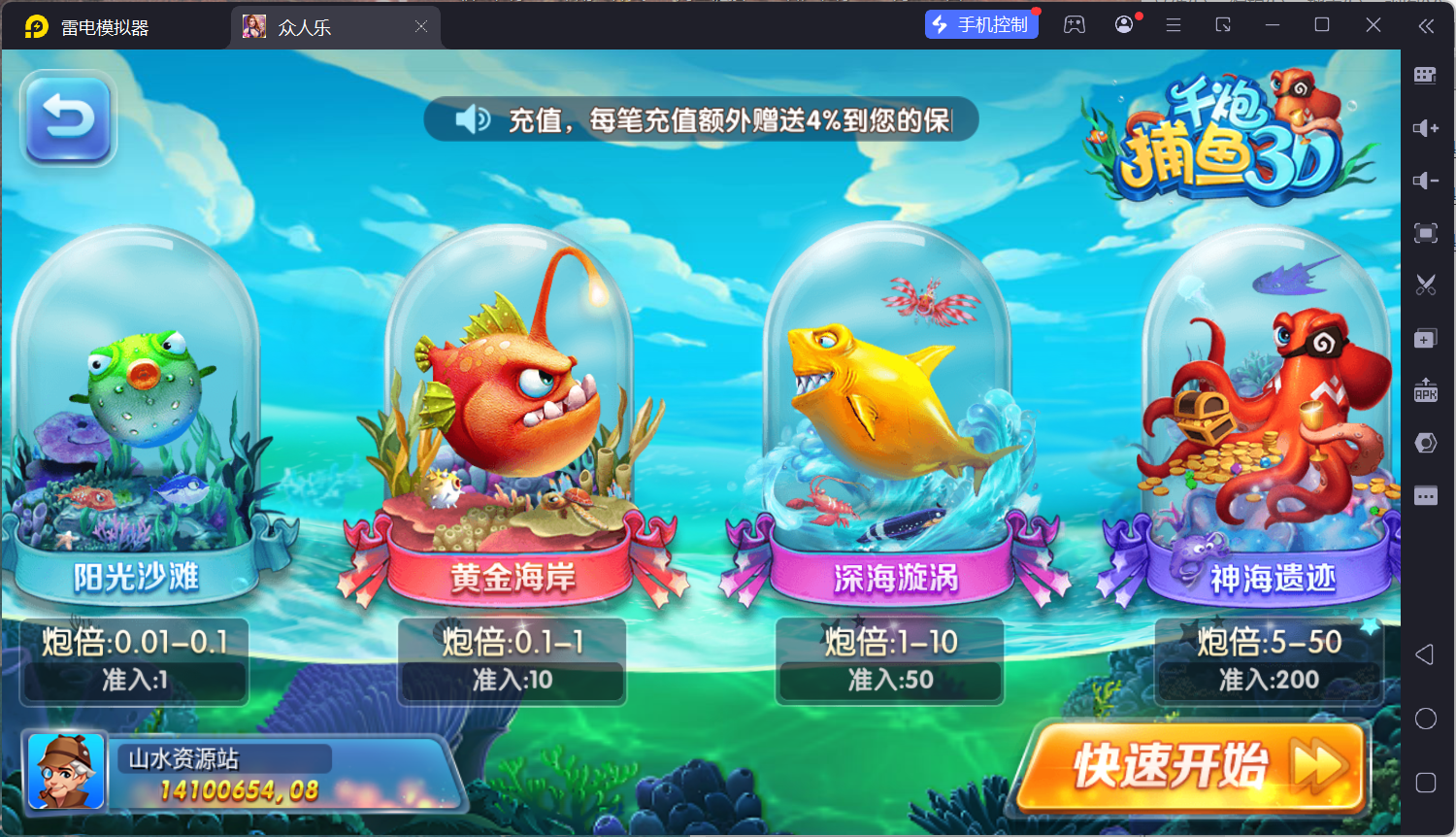This screenshot has height=837, width=1456.
Task: Open the shake/gyroscope nut icon in sidebar
Action: [x=1425, y=442]
